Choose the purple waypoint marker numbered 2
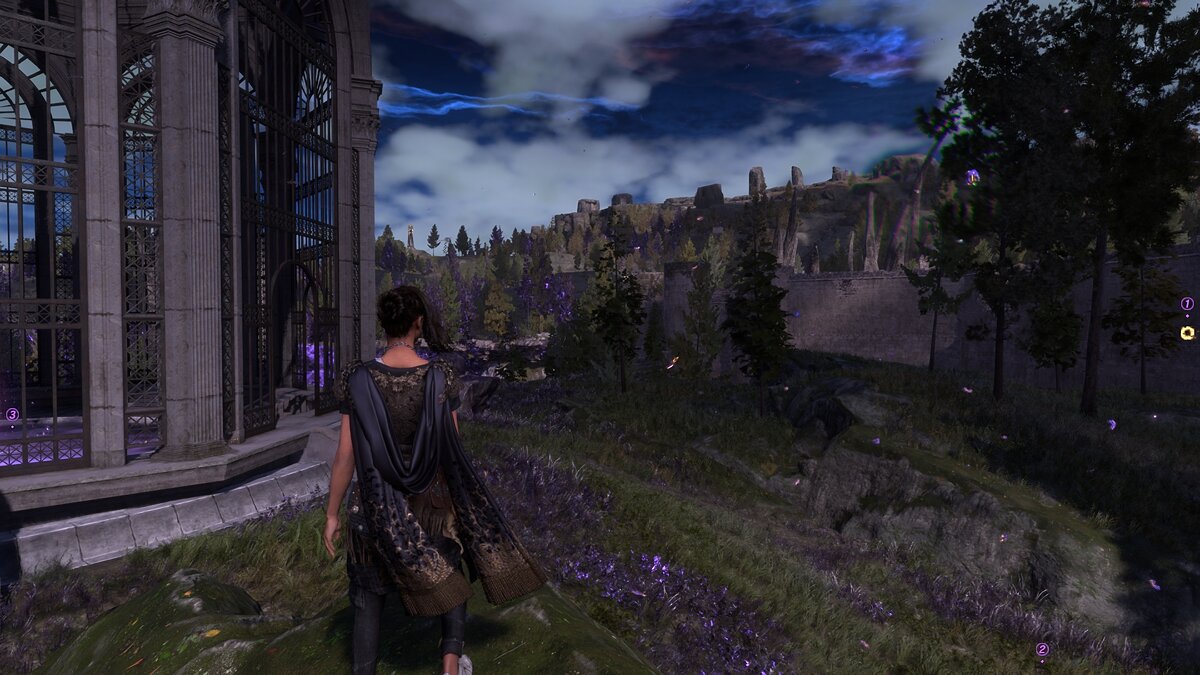Screen dimensions: 1200x675 point(1042,649)
